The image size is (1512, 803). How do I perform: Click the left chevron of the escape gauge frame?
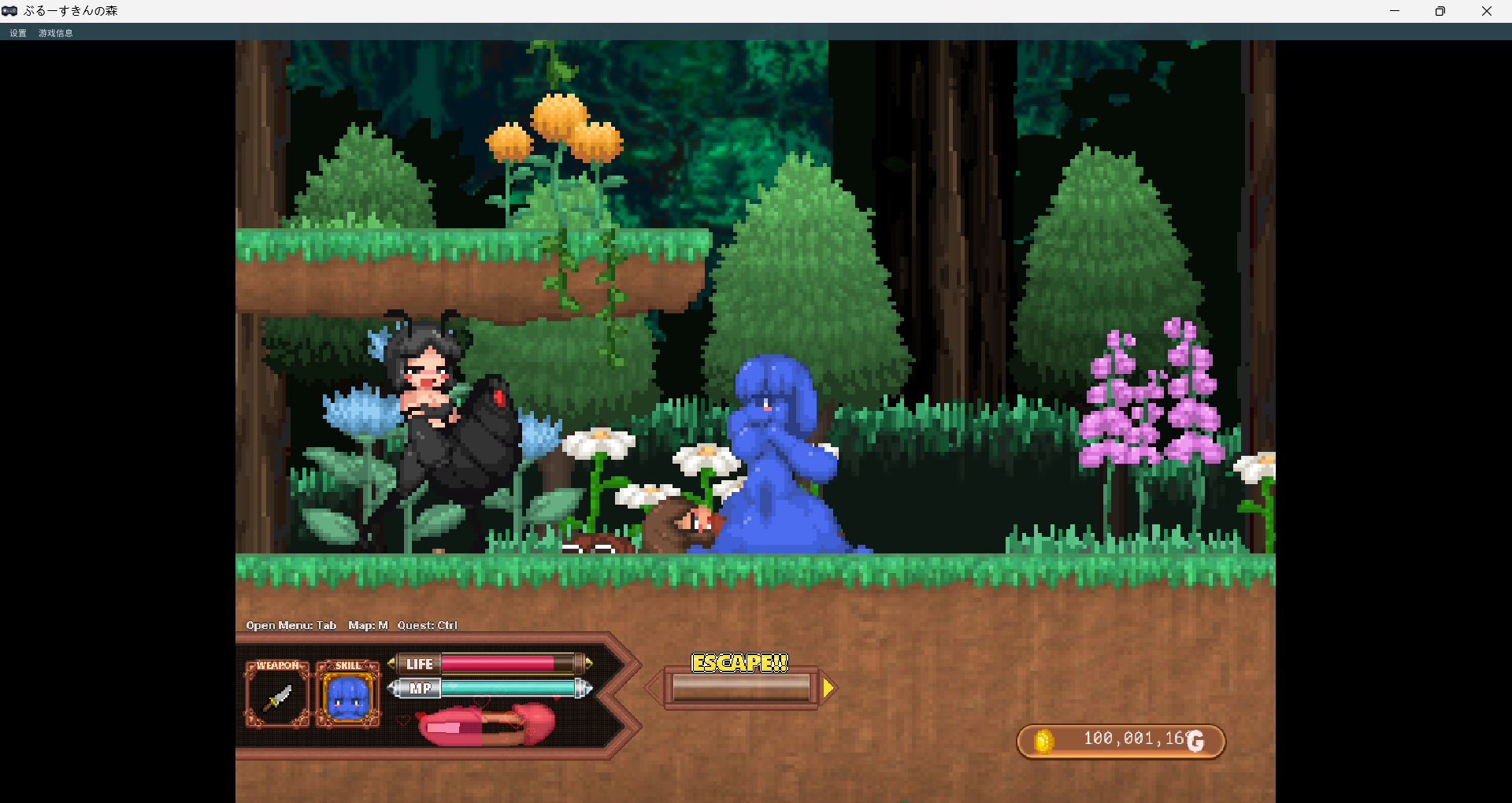click(653, 686)
